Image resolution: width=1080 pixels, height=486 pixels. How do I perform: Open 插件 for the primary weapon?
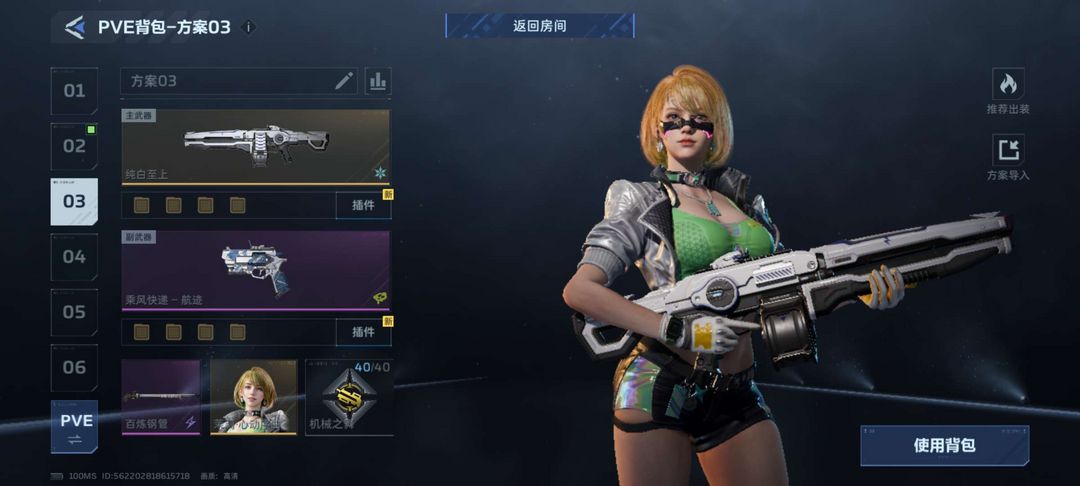pos(363,205)
